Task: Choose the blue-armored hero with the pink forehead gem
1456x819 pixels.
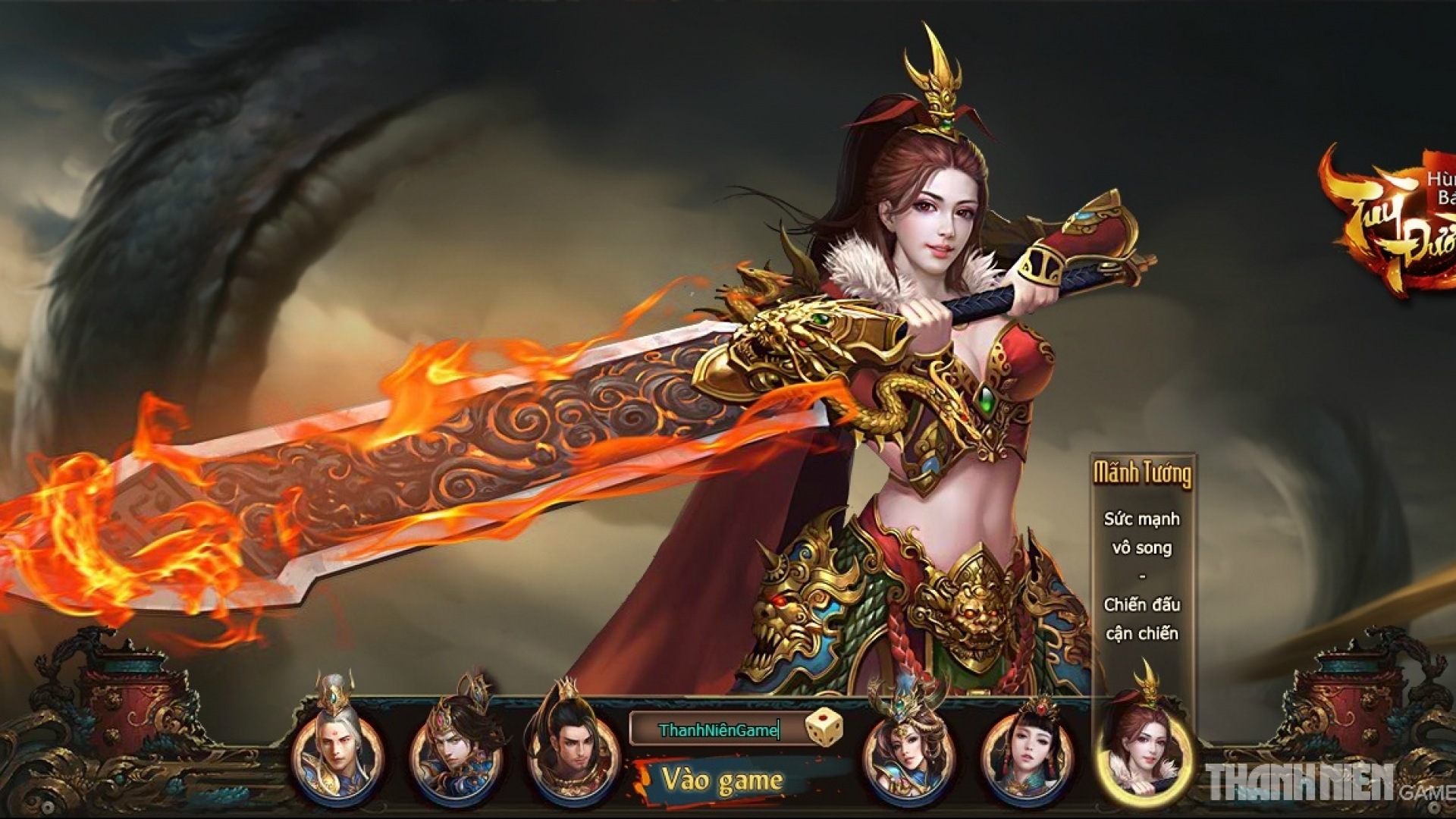Action: 456,751
